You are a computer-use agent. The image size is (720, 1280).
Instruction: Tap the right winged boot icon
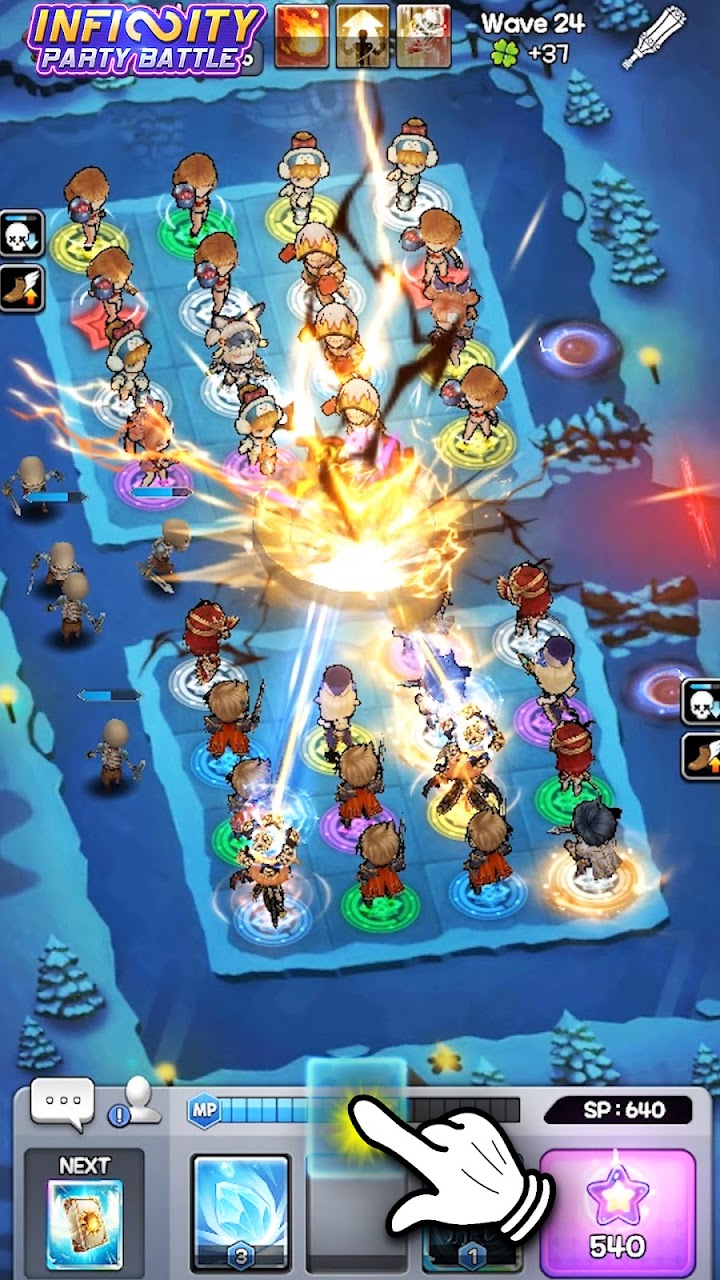pos(701,756)
